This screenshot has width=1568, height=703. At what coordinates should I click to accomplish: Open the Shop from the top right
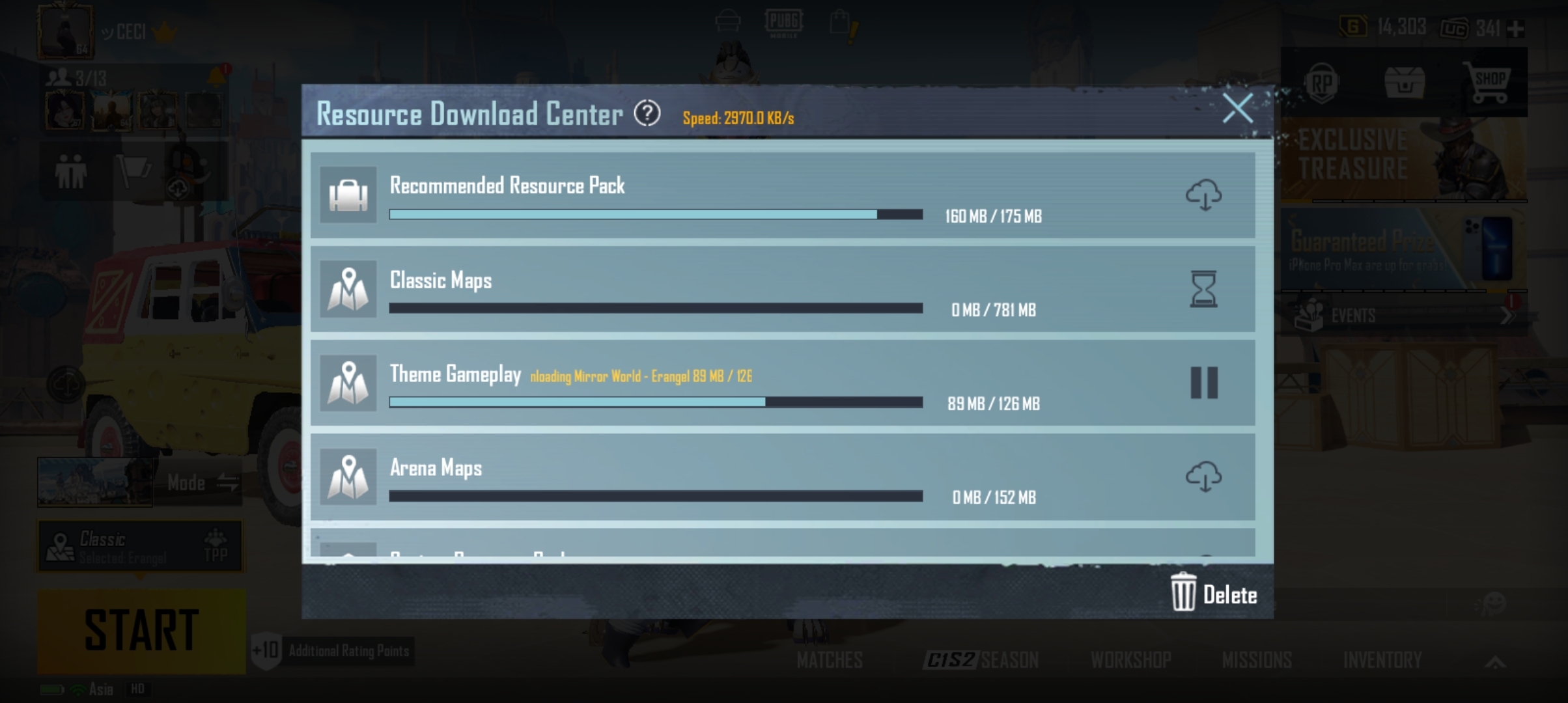tap(1492, 81)
